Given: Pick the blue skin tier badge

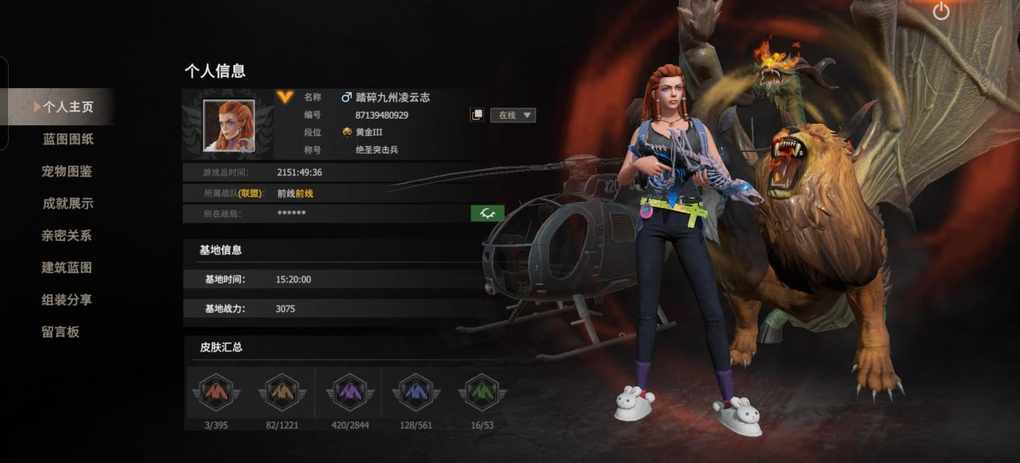Looking at the screenshot, I should 415,392.
